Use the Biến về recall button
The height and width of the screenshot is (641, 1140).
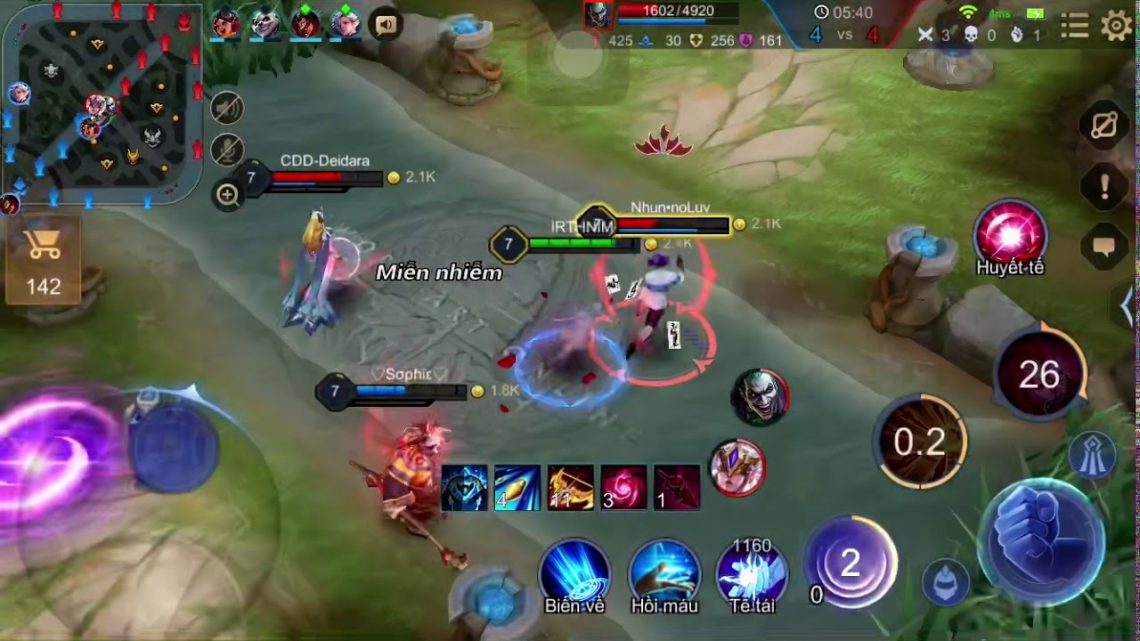(575, 574)
